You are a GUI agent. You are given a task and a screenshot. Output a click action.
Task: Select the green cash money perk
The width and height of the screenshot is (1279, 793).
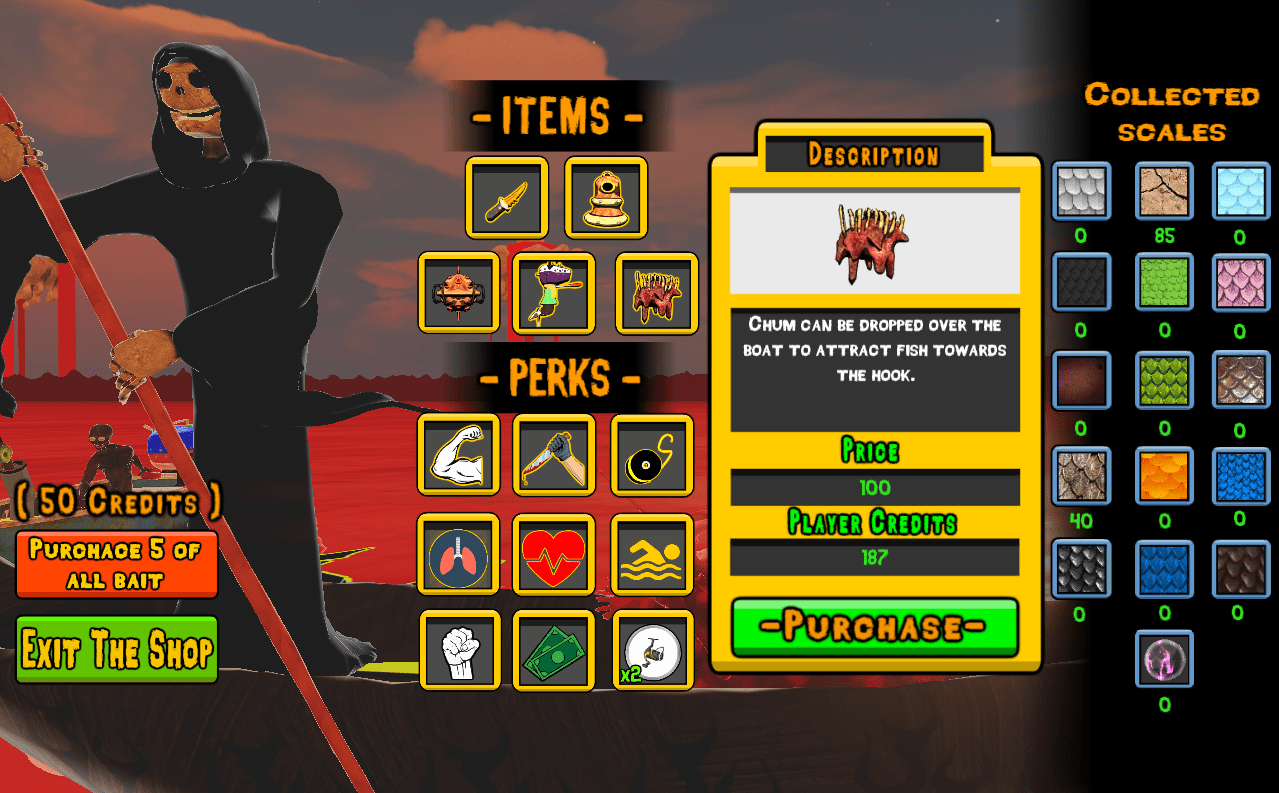(554, 650)
